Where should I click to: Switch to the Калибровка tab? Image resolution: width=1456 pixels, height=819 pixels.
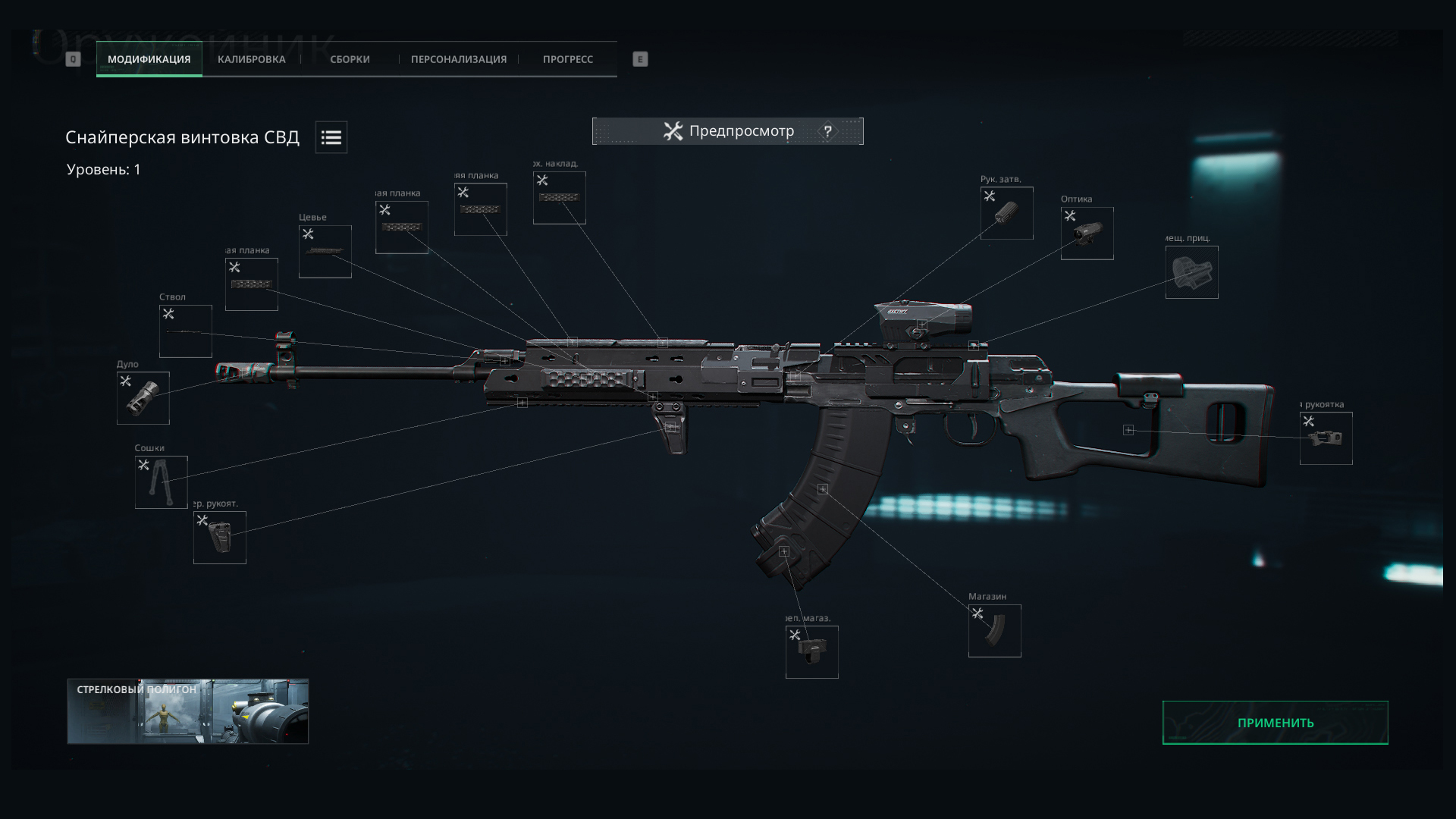pyautogui.click(x=251, y=59)
